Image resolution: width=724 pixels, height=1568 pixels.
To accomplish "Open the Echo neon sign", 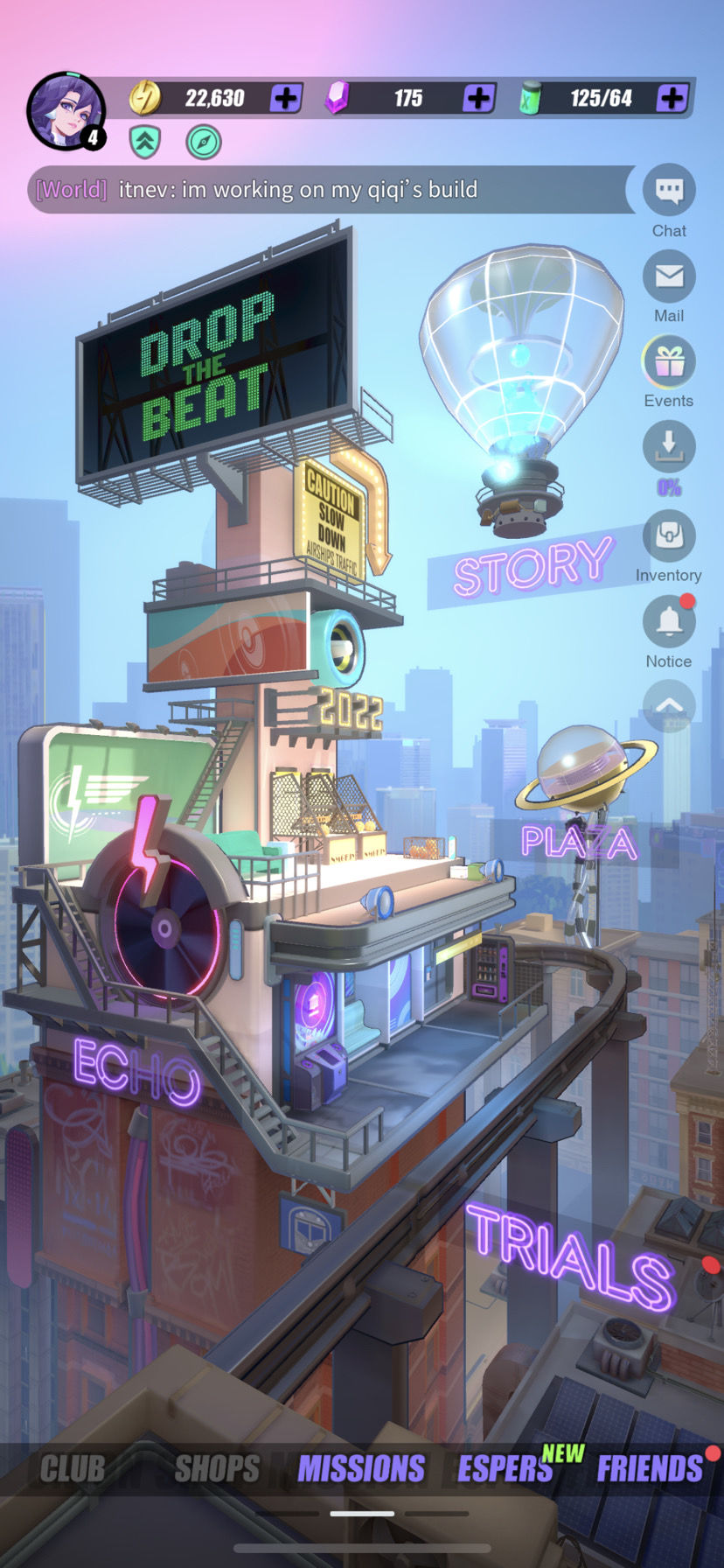I will (136, 1070).
